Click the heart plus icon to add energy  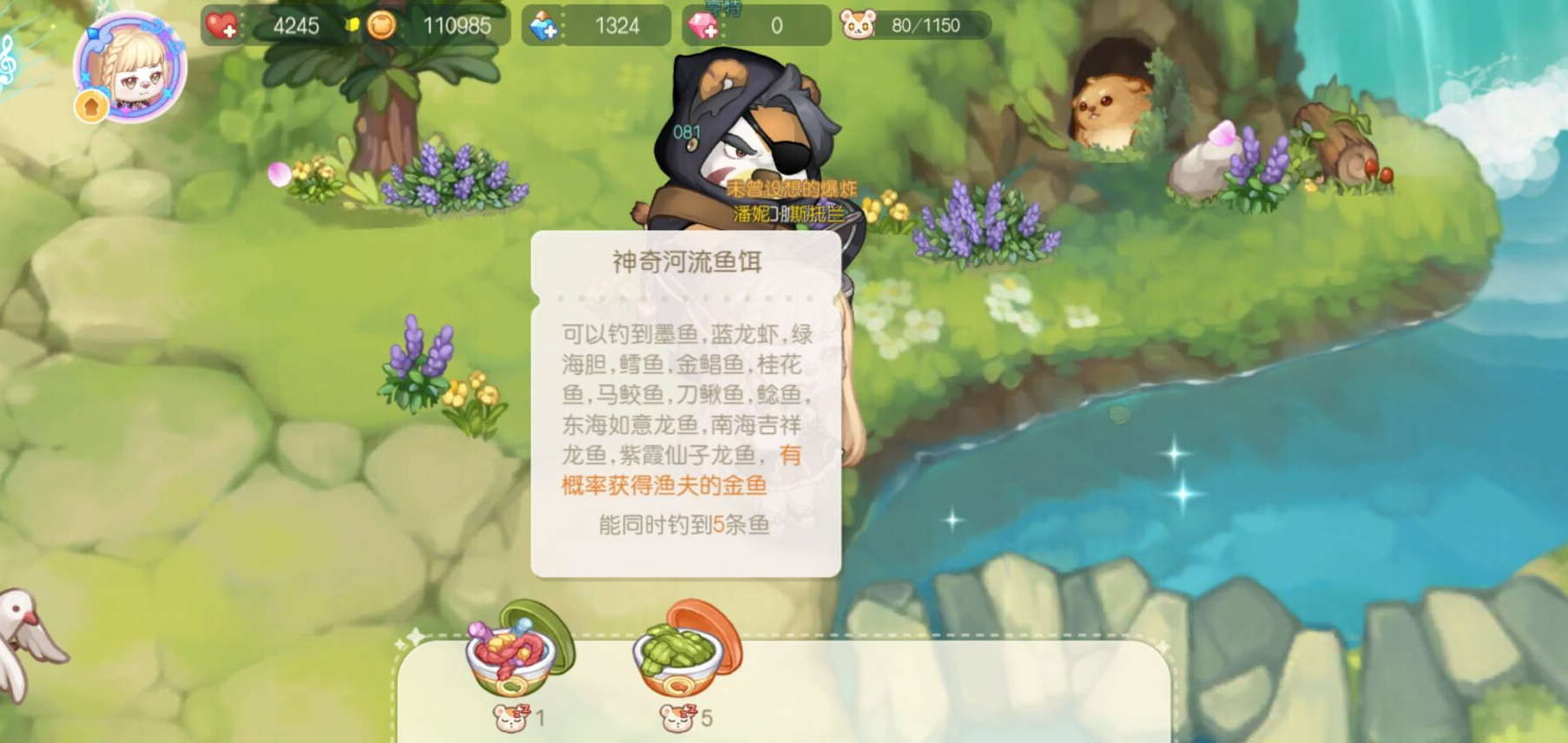pos(220,25)
